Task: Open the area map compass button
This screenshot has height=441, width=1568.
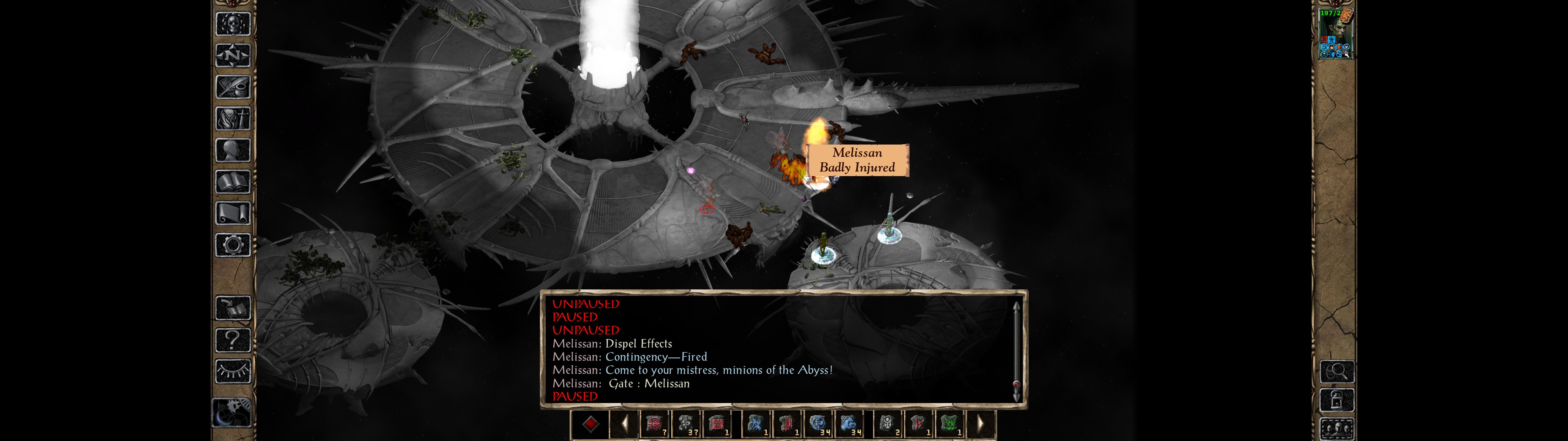Action: point(233,56)
